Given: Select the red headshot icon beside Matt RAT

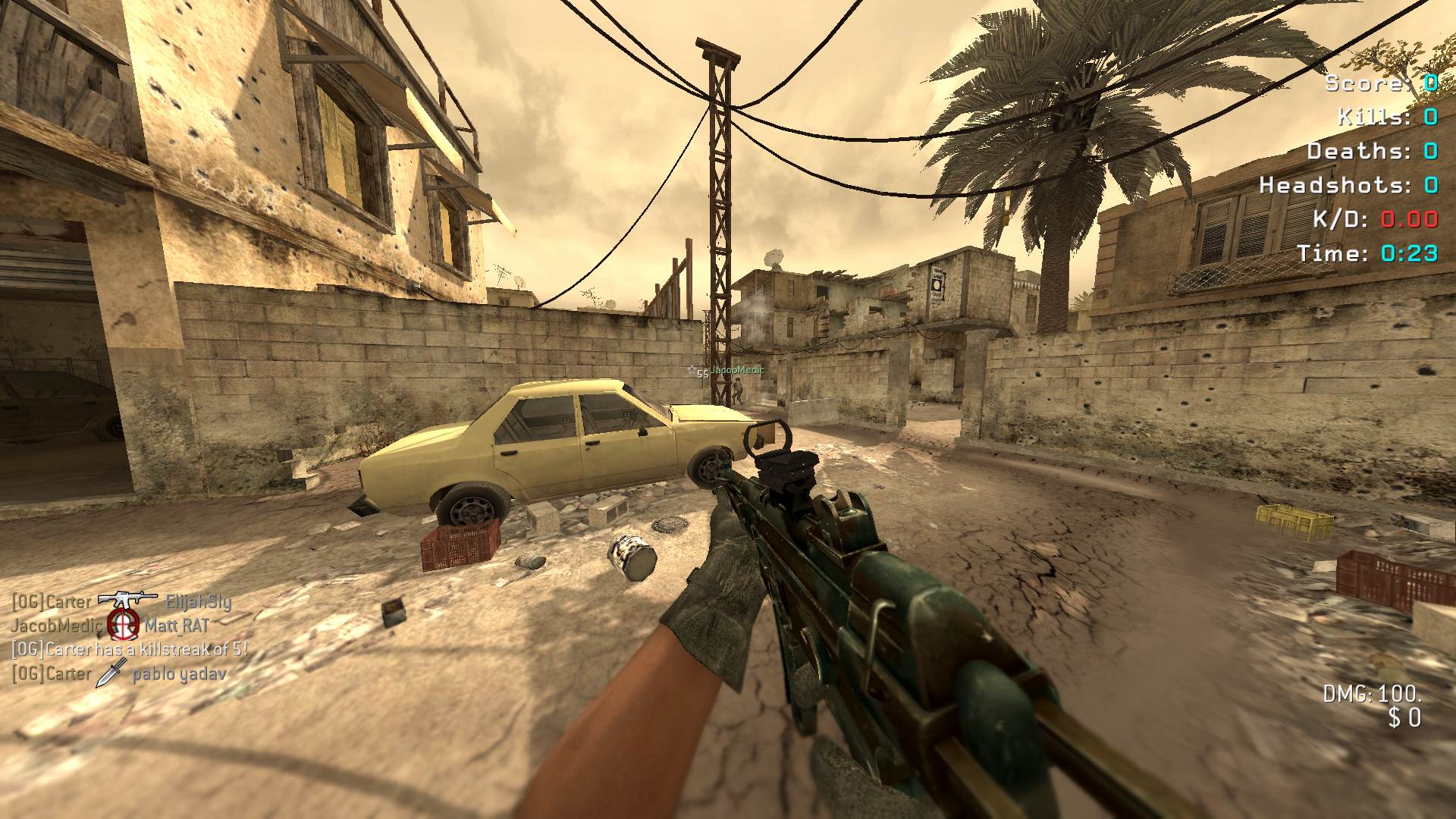Looking at the screenshot, I should (x=122, y=624).
